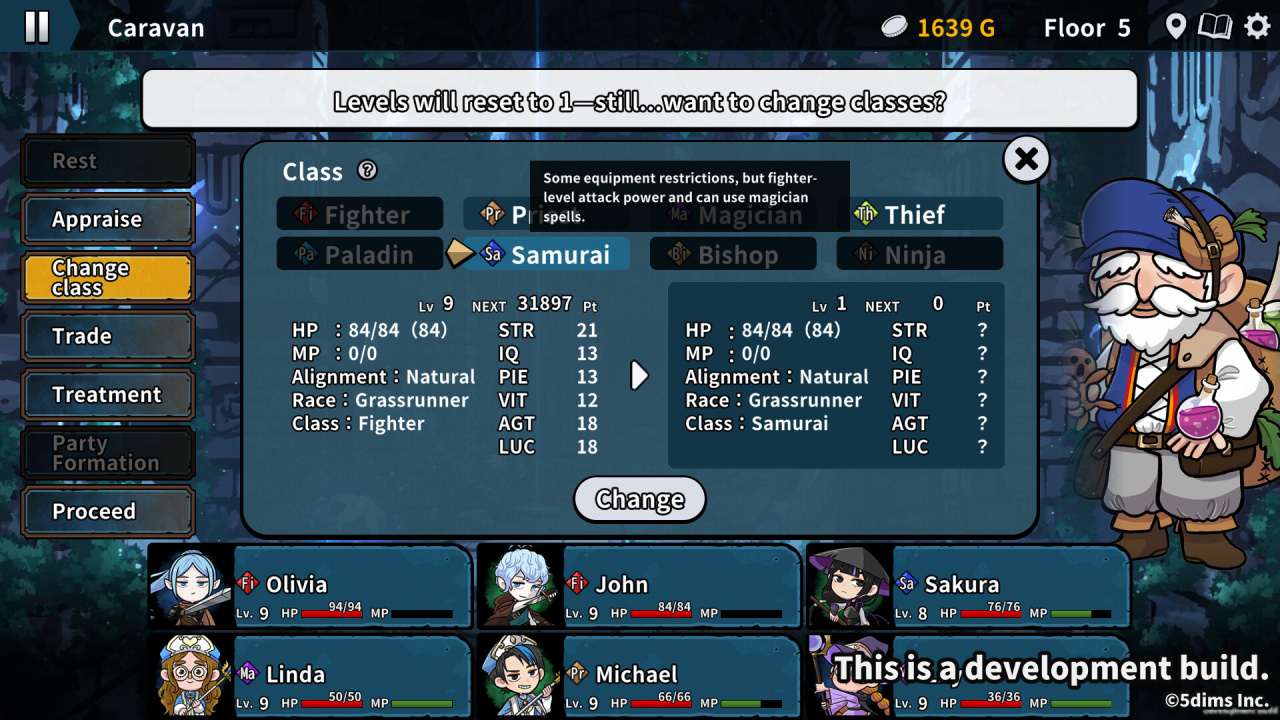Pause the game with the pause icon

pyautogui.click(x=37, y=27)
